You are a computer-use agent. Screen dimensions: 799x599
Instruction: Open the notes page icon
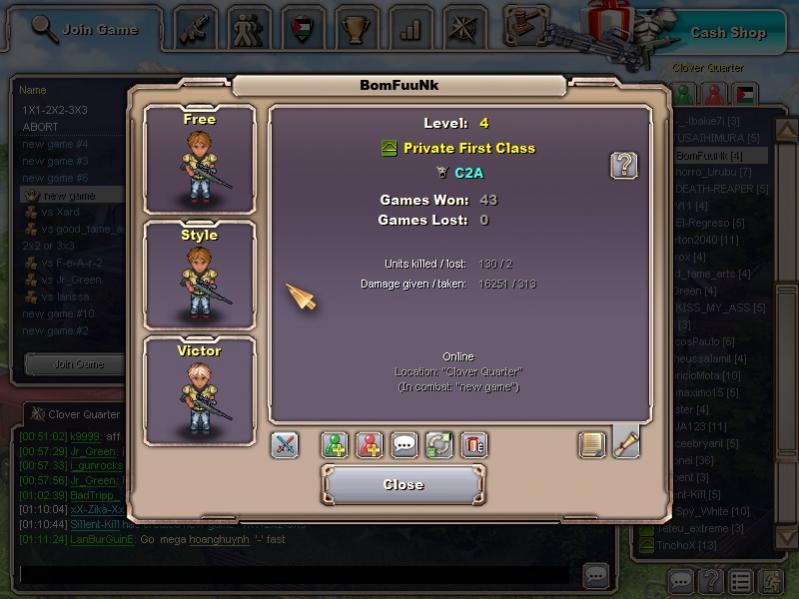point(592,445)
